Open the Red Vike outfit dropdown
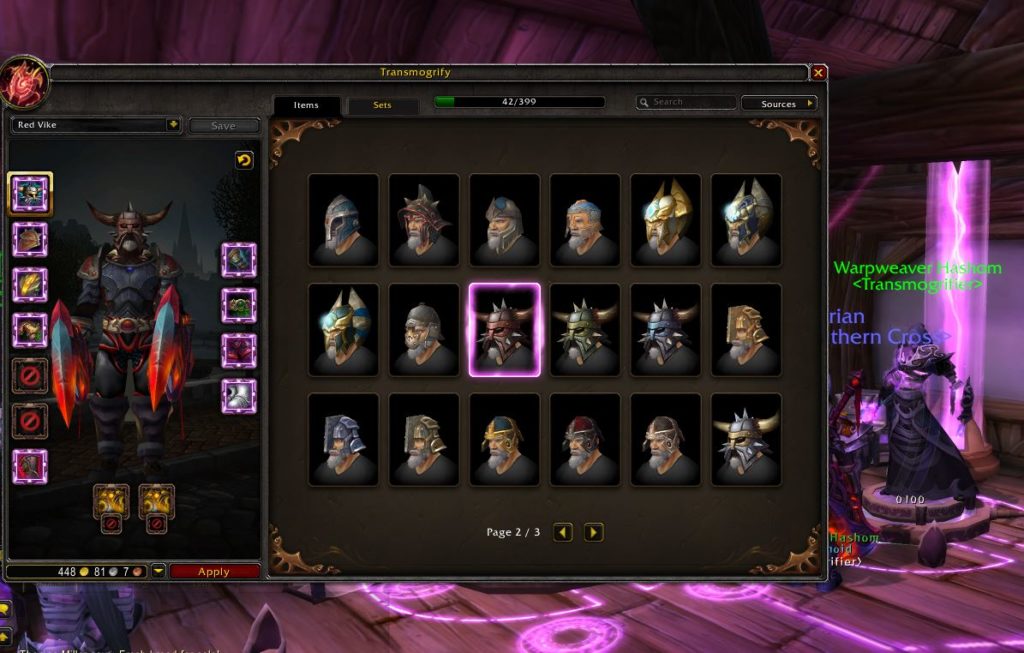 (x=173, y=125)
